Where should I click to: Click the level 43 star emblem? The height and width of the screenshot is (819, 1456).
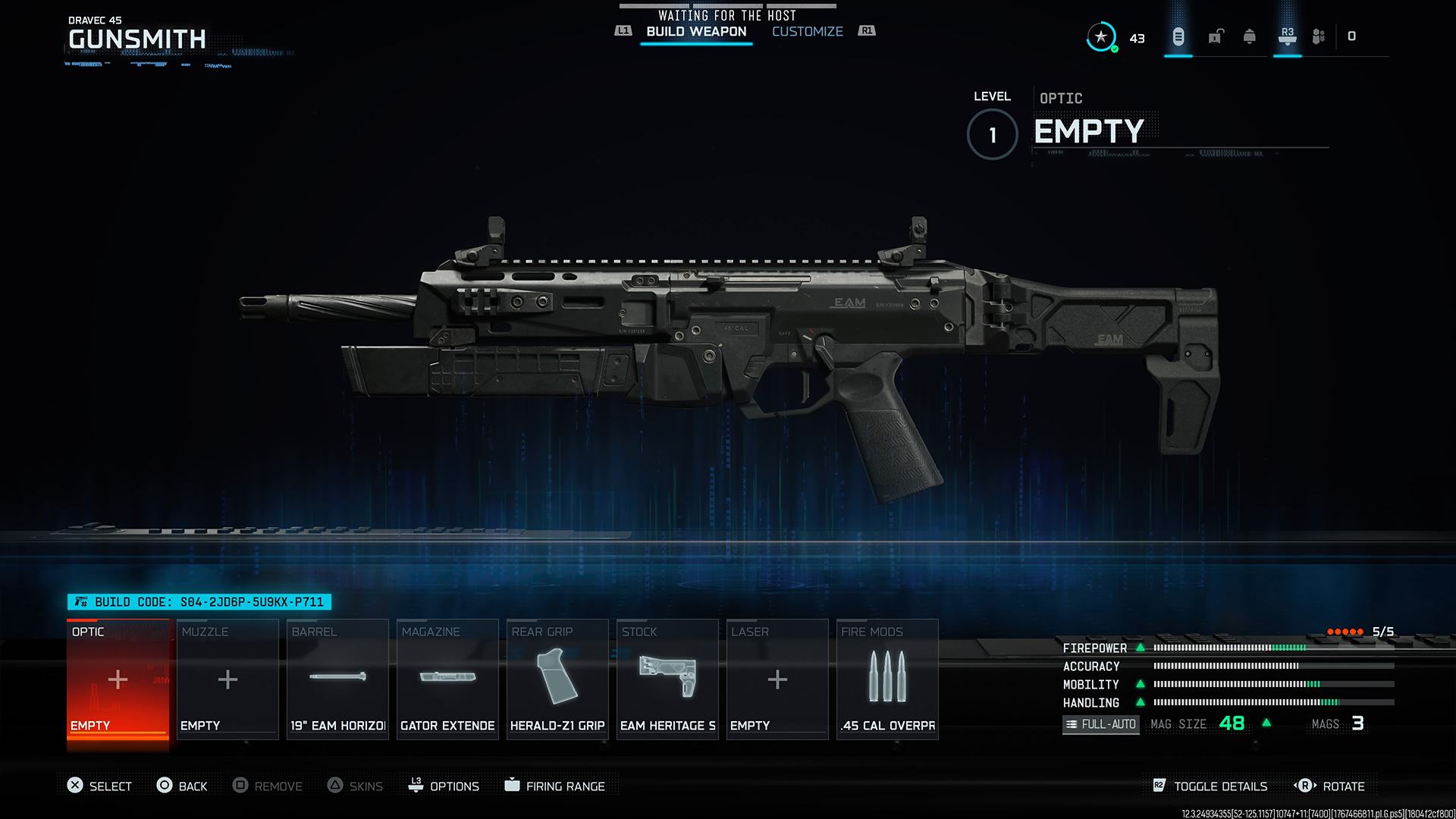pyautogui.click(x=1102, y=36)
